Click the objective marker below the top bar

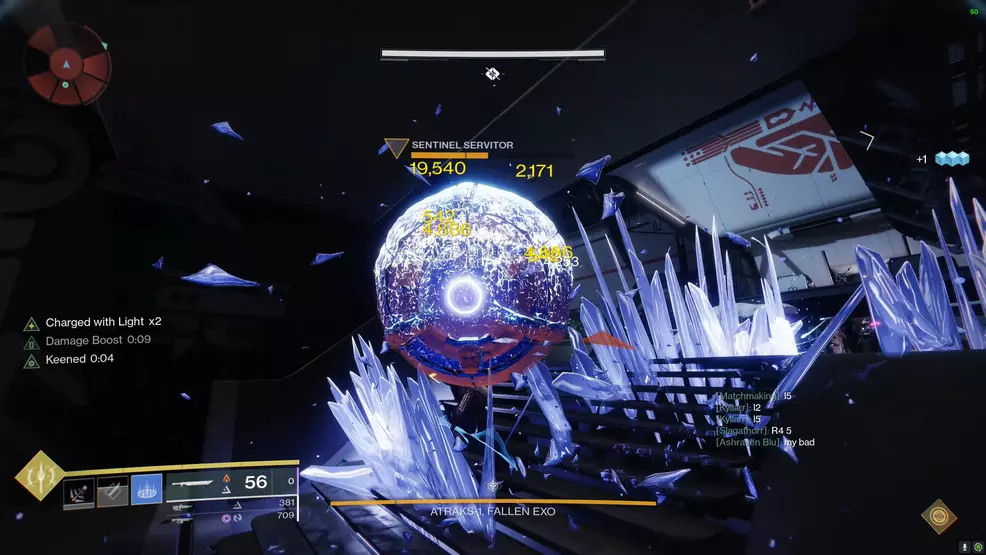[x=492, y=73]
